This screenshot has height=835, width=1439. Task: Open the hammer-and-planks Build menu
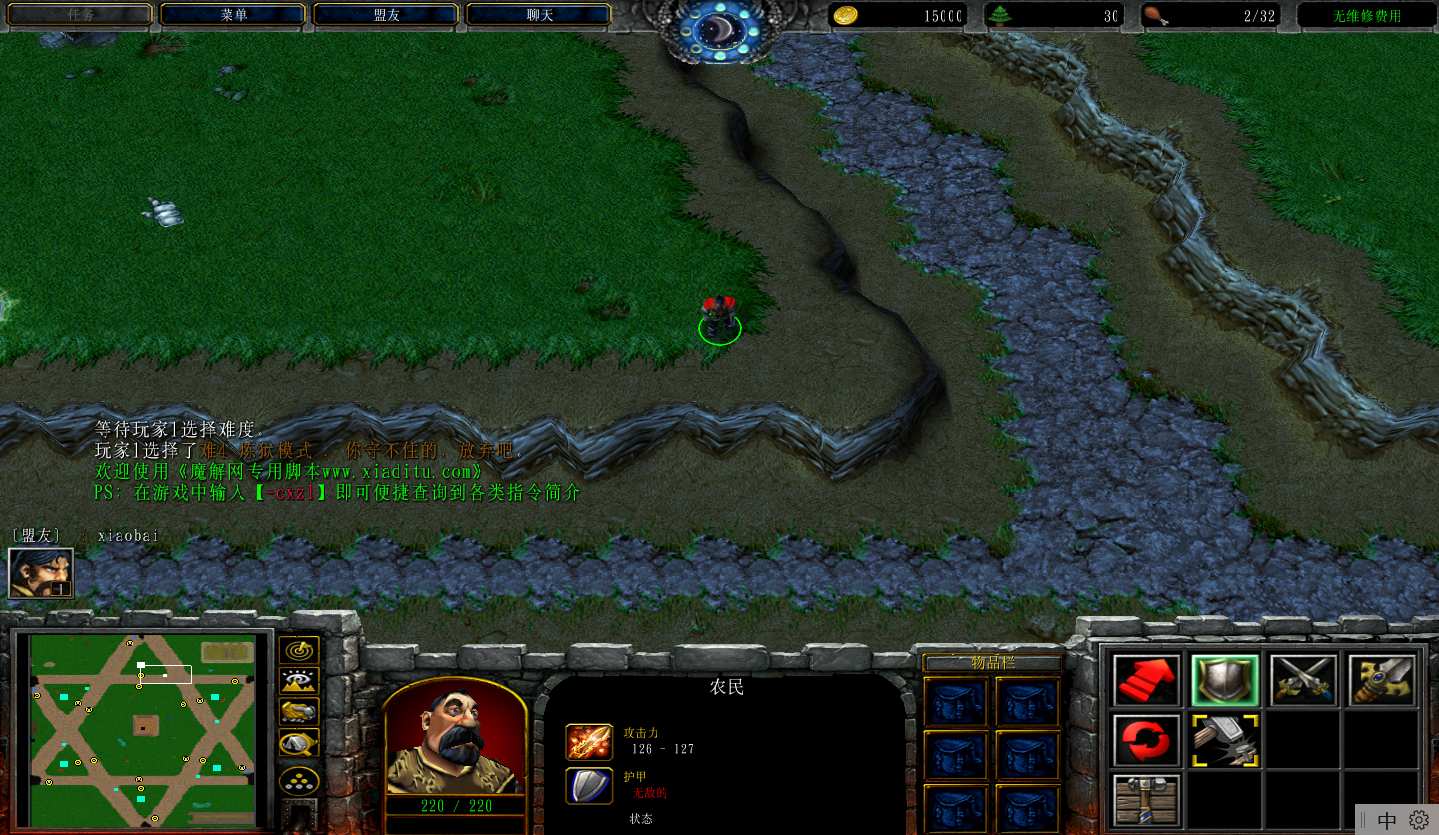[1146, 799]
